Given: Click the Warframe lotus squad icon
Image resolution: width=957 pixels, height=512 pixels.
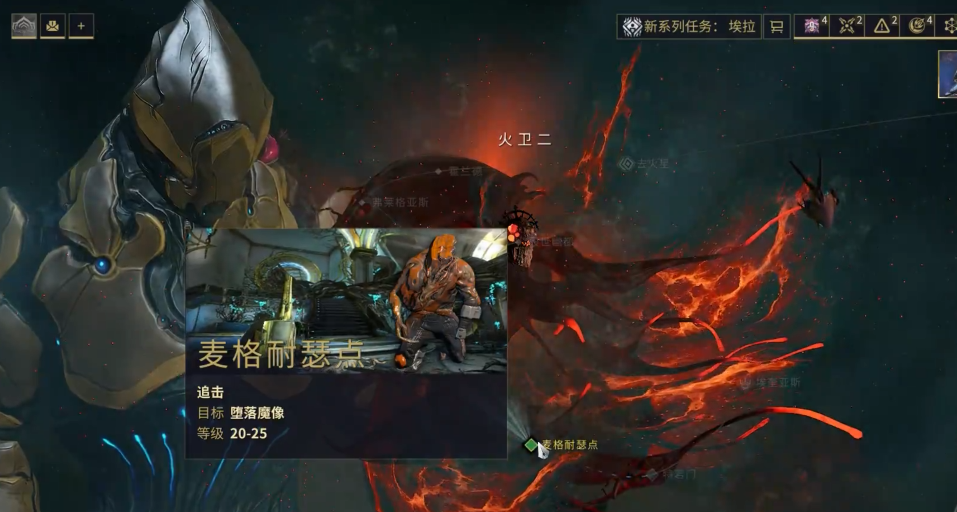Looking at the screenshot, I should 24,26.
